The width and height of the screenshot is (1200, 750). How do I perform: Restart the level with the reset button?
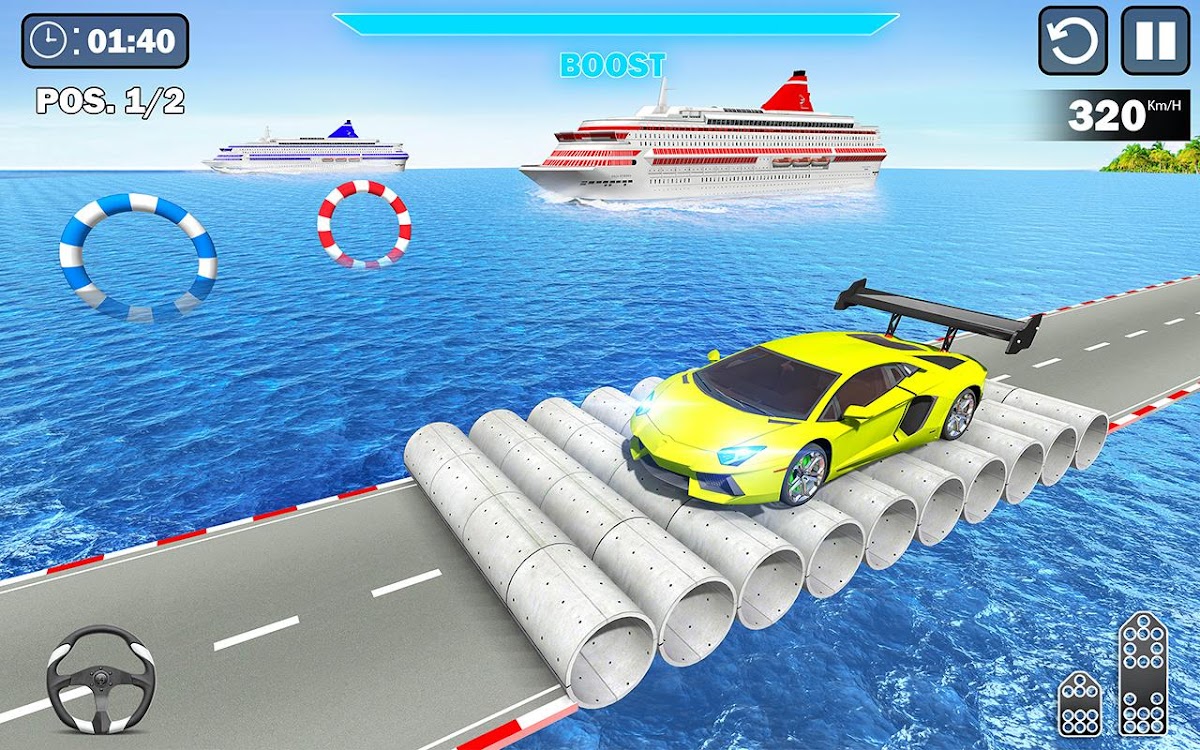click(x=1073, y=41)
